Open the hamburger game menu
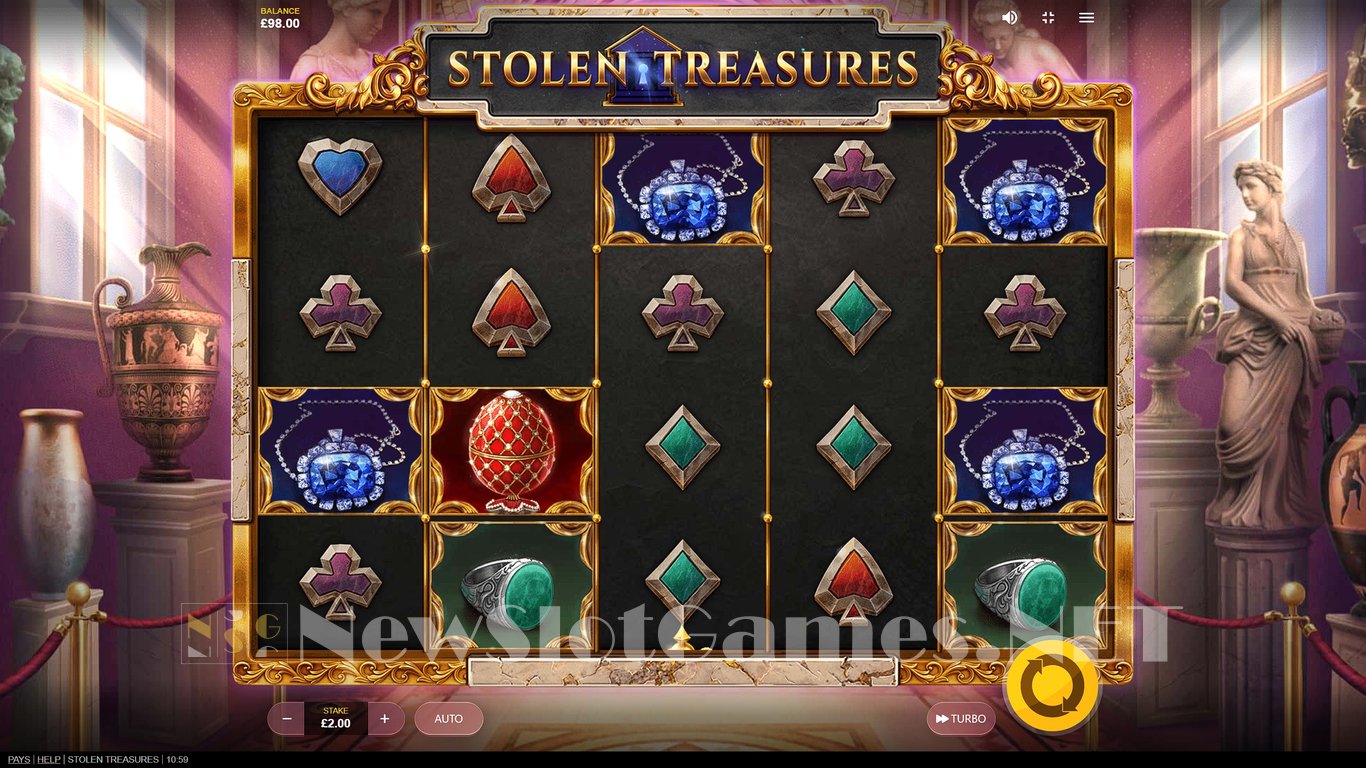The height and width of the screenshot is (768, 1366). [1086, 17]
